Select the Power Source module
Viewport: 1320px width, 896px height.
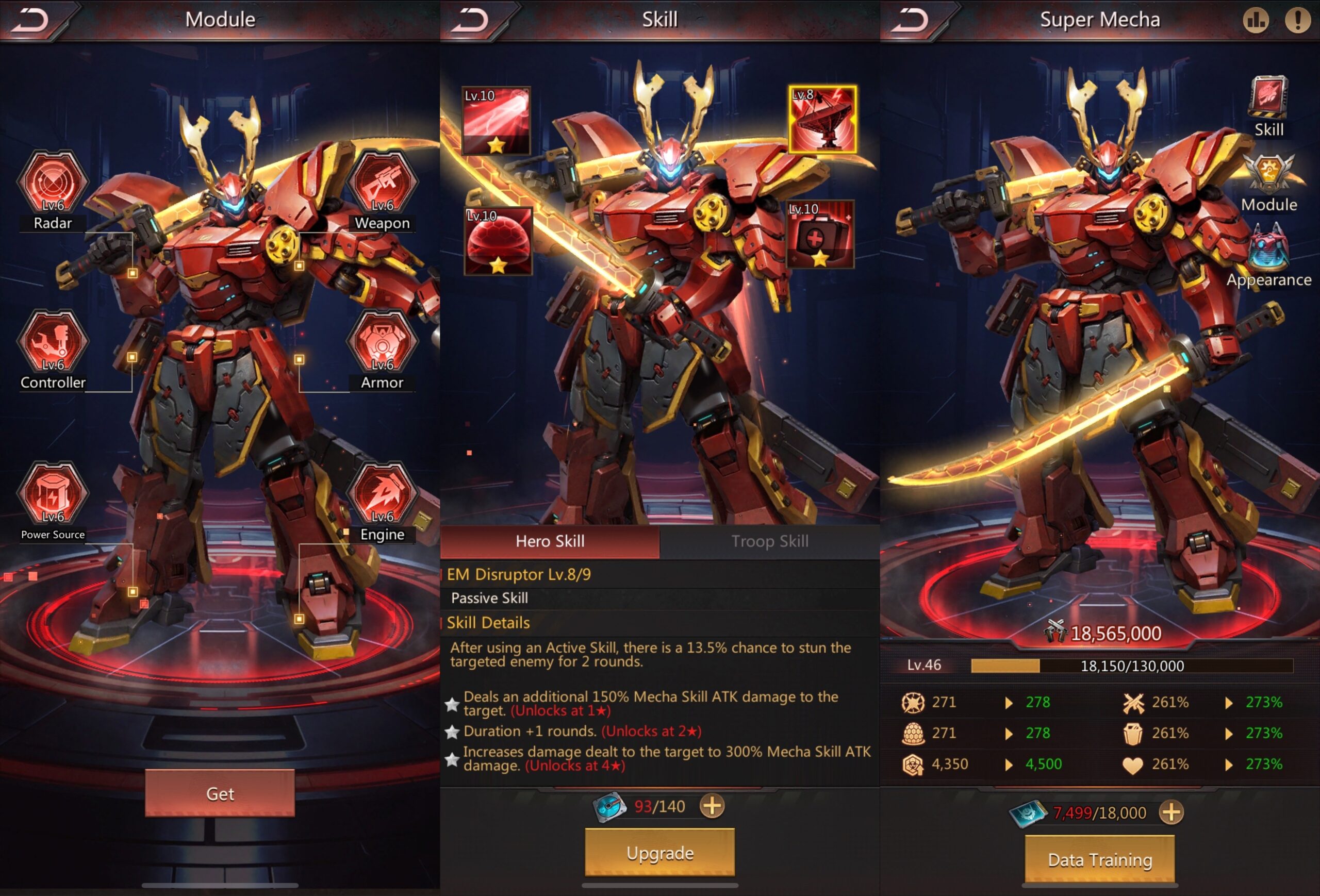tap(53, 494)
